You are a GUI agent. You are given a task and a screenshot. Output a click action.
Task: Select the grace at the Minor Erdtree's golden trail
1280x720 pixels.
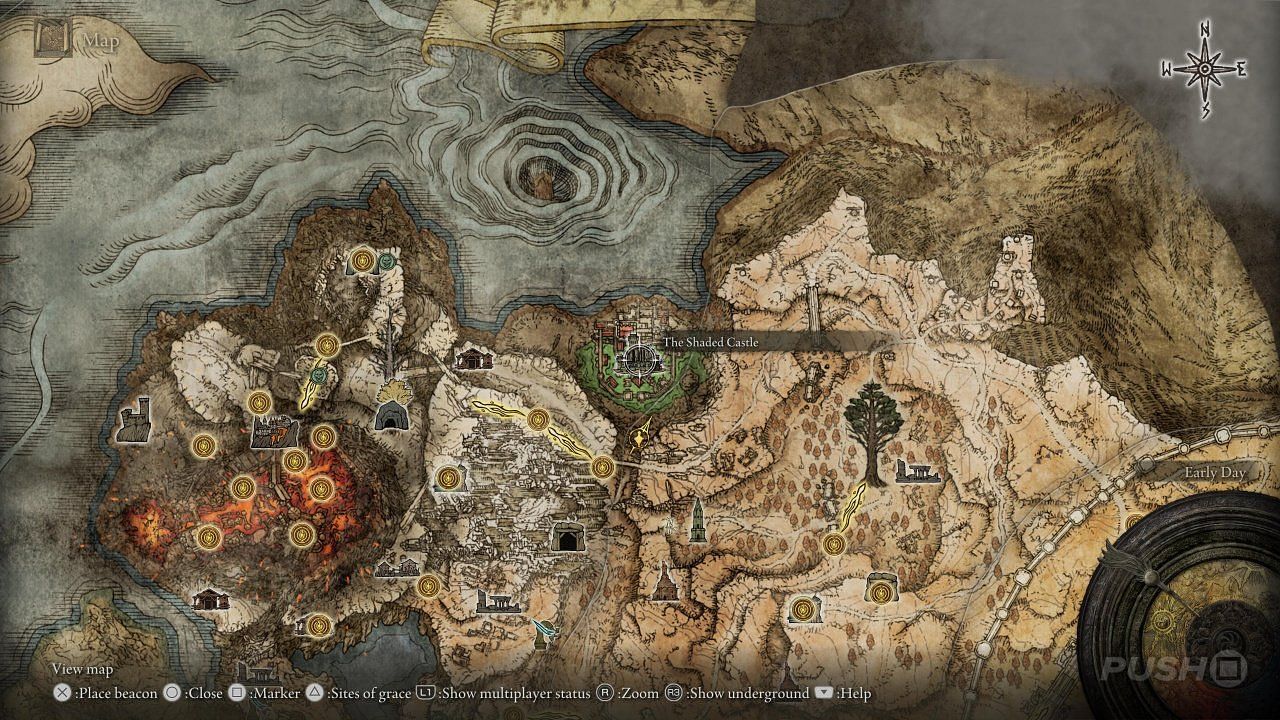[x=833, y=543]
